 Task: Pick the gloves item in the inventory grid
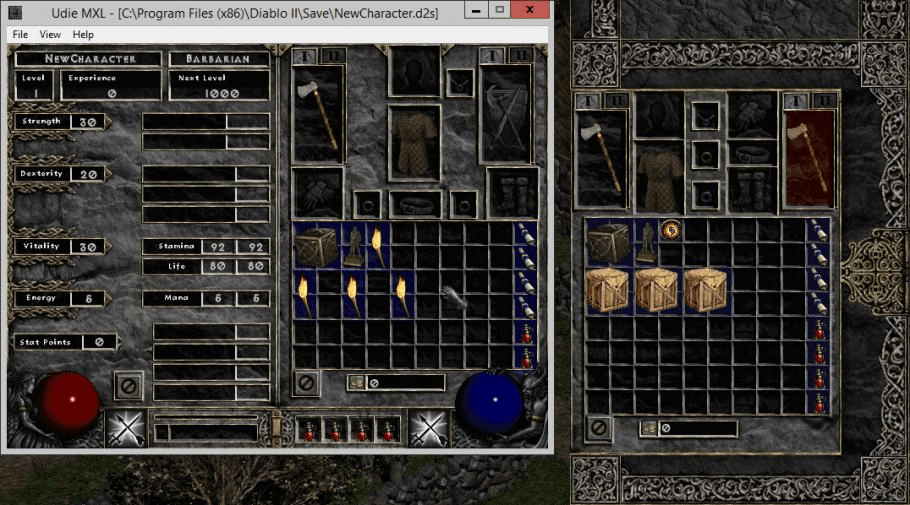[454, 297]
